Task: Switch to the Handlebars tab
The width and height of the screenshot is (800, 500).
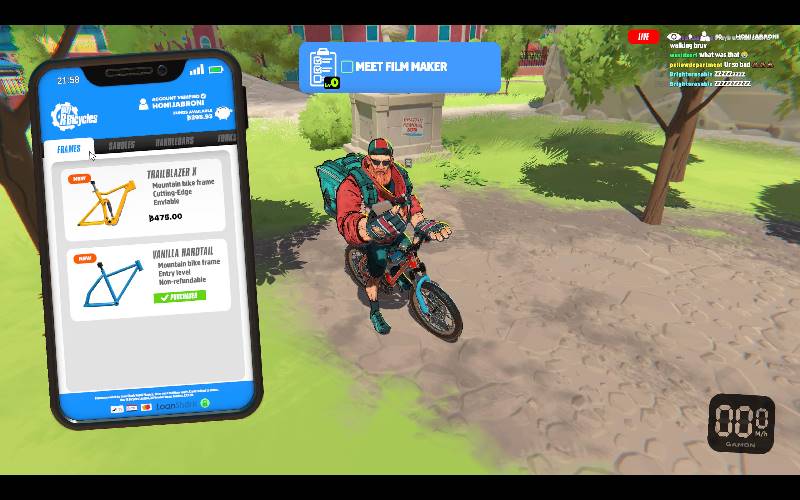Action: click(174, 142)
